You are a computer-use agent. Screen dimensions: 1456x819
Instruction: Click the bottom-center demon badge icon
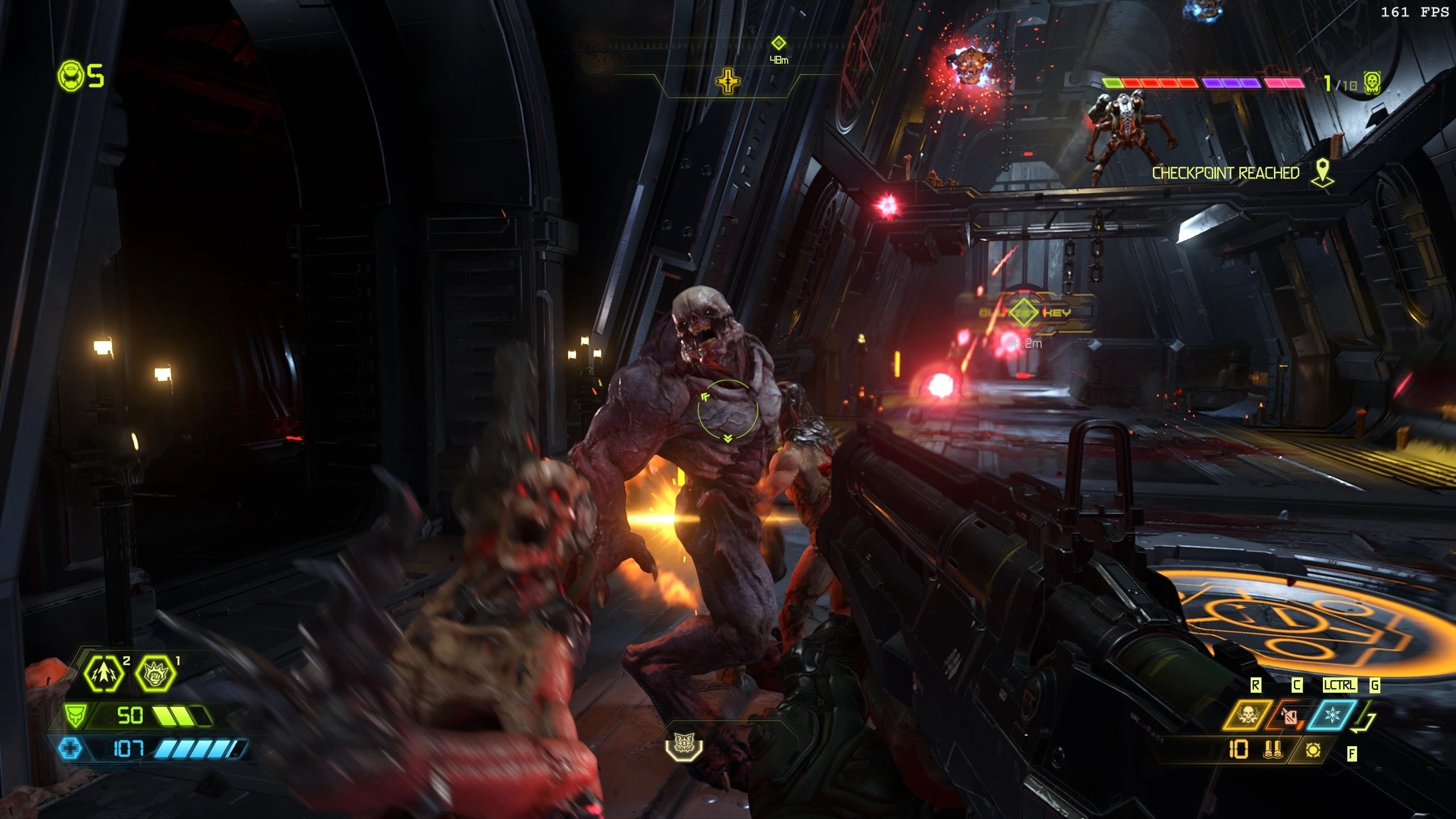click(684, 743)
